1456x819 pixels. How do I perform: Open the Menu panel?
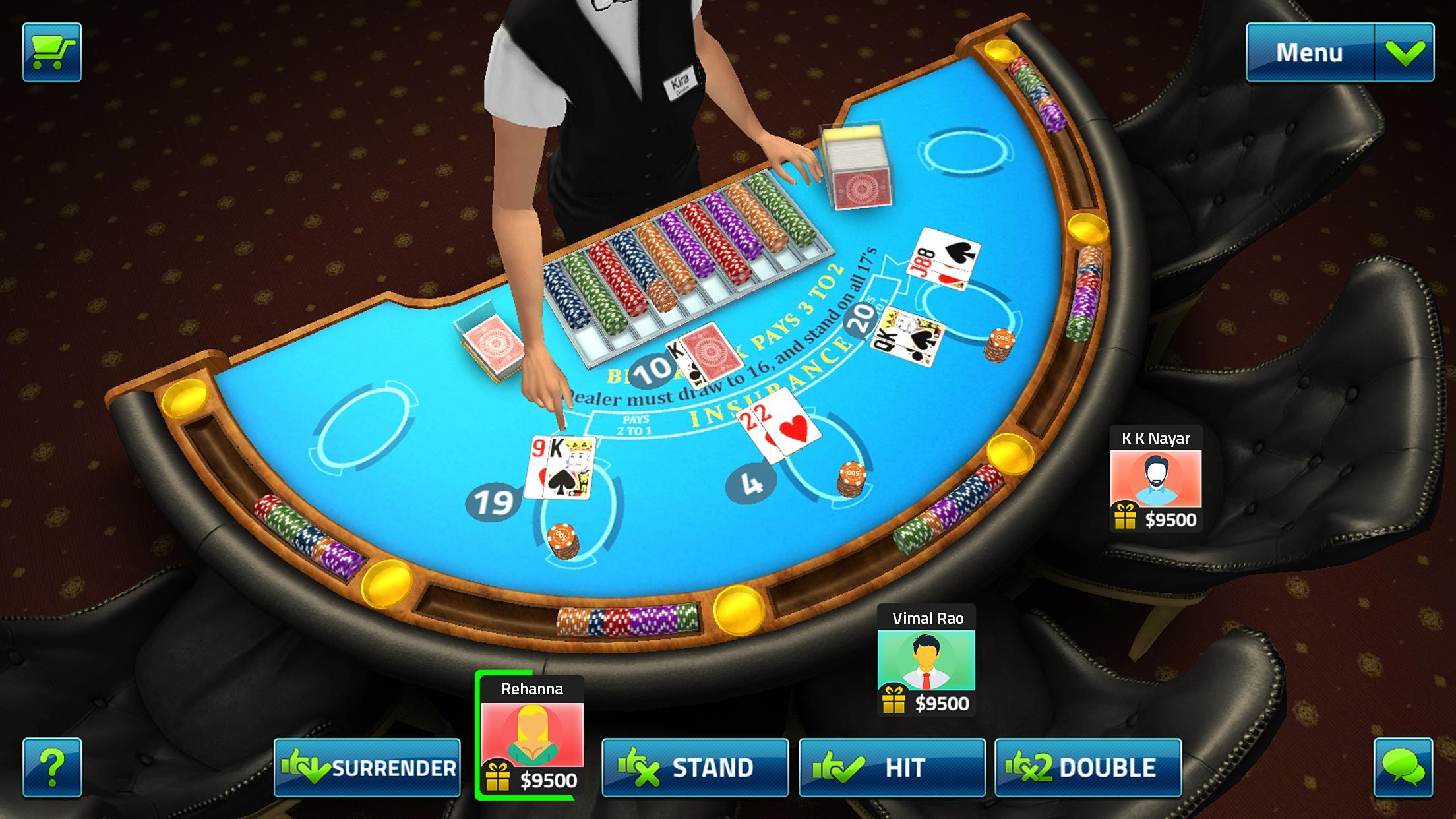point(1309,50)
